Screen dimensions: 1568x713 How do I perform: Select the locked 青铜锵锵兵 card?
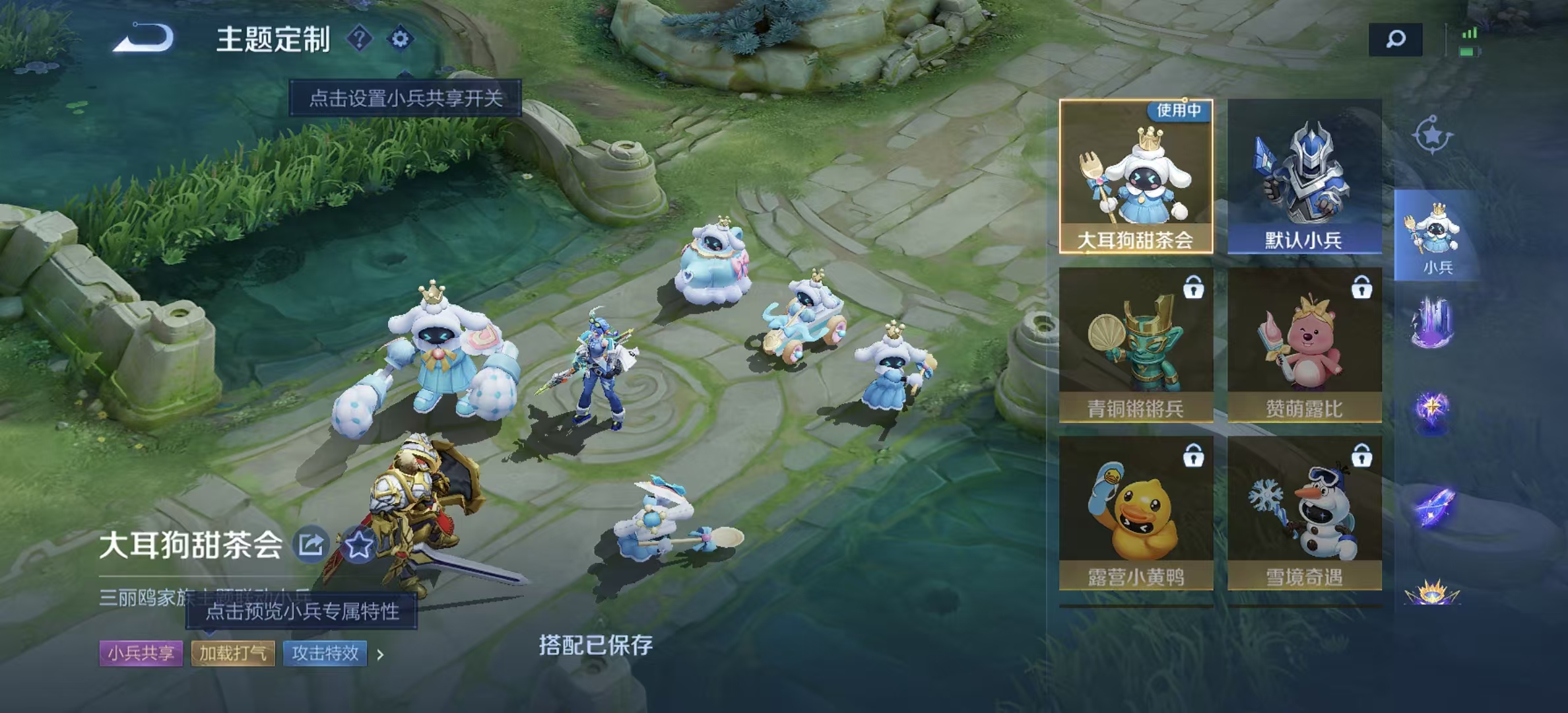pos(1136,345)
